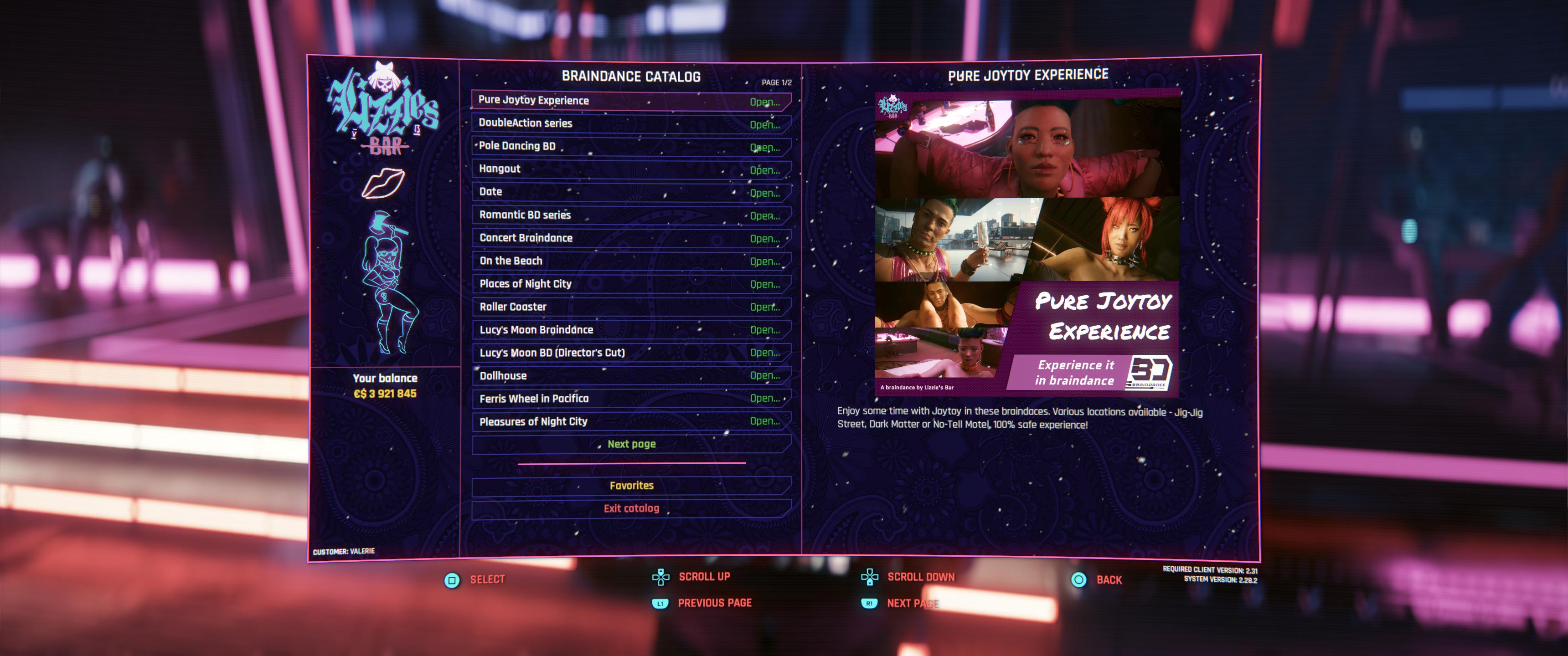The image size is (1568, 656).
Task: Show the Favorites list
Action: click(631, 486)
